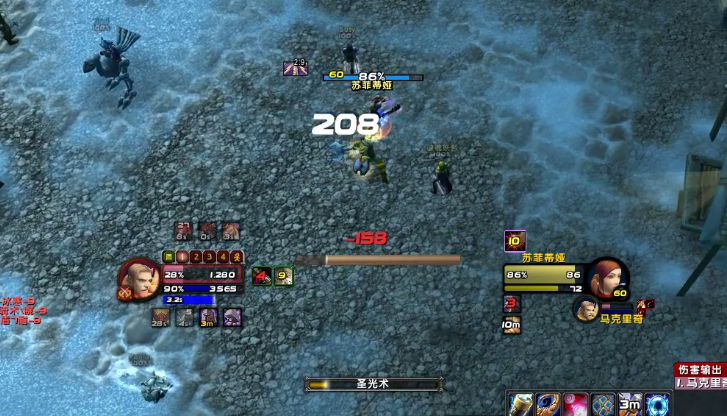Click the target's red icon showing 3
This screenshot has height=416, width=727.
pyautogui.click(x=512, y=303)
